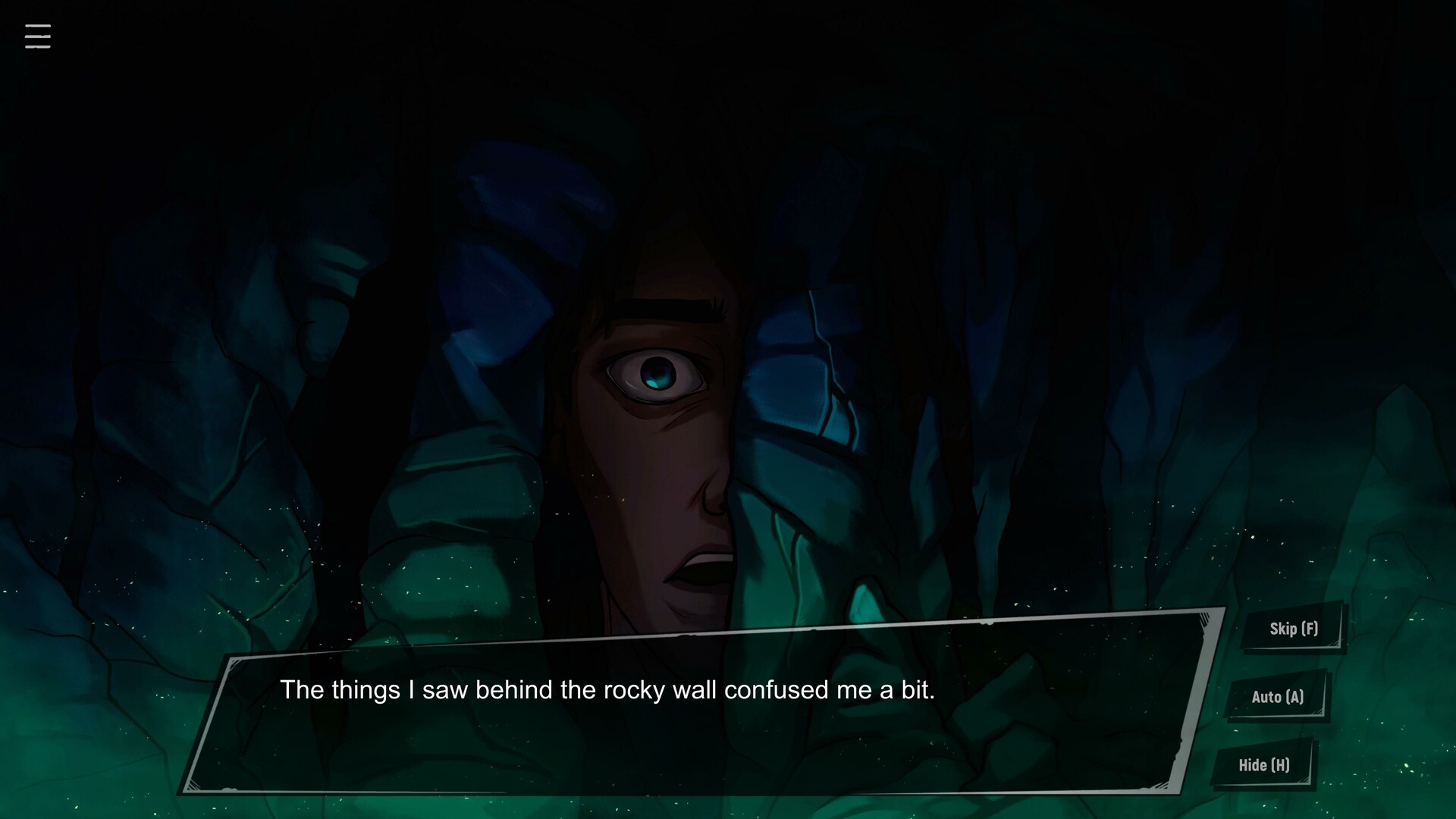Hide the dialogue box with Hide (H)
This screenshot has width=1456, height=819.
[1263, 765]
